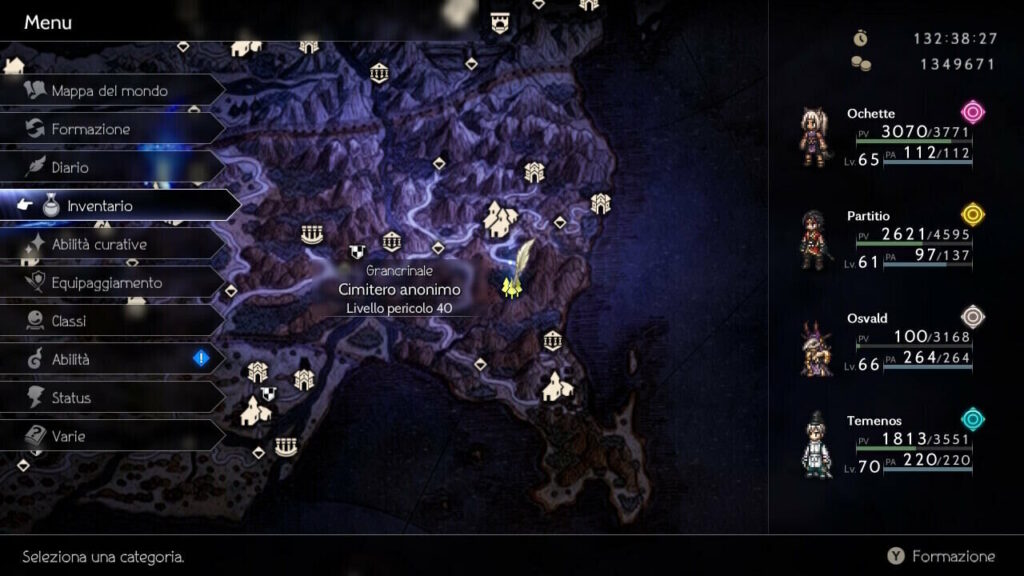
Task: Open the Abilità curative menu
Action: click(x=99, y=244)
